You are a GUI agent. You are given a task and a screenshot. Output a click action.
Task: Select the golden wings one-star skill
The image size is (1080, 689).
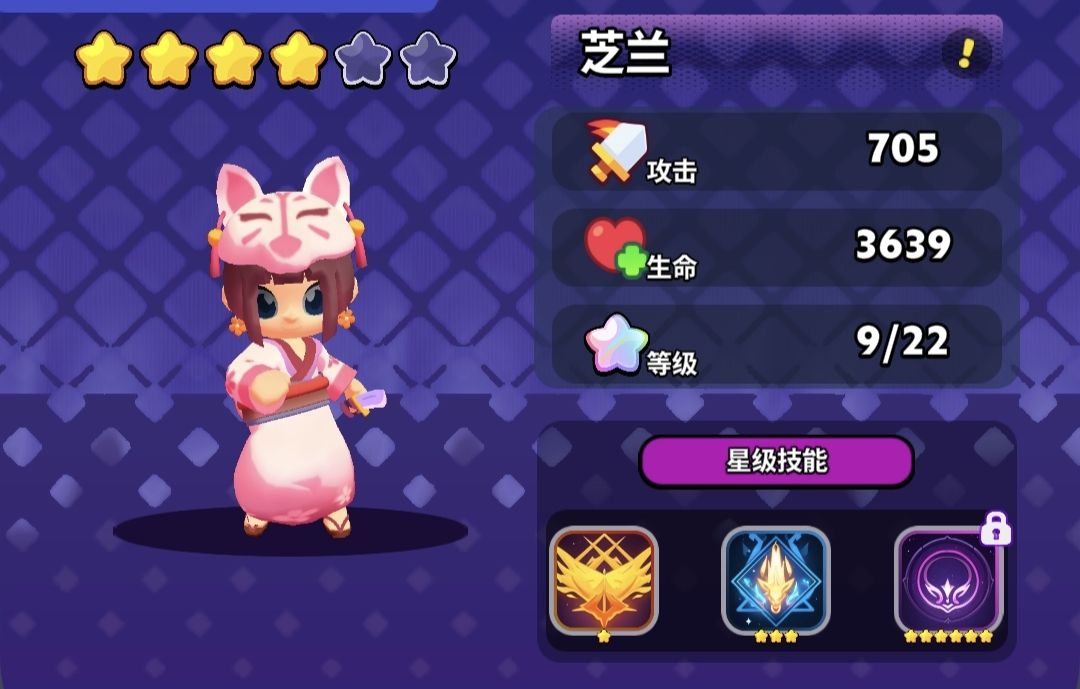click(x=604, y=580)
